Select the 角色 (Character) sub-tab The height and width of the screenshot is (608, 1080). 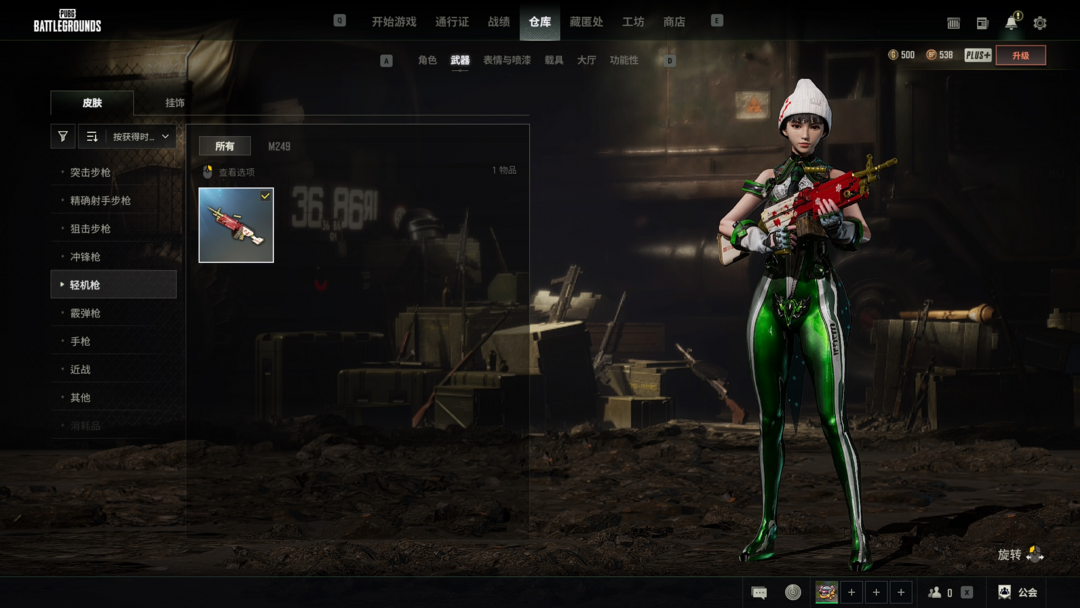pos(427,61)
